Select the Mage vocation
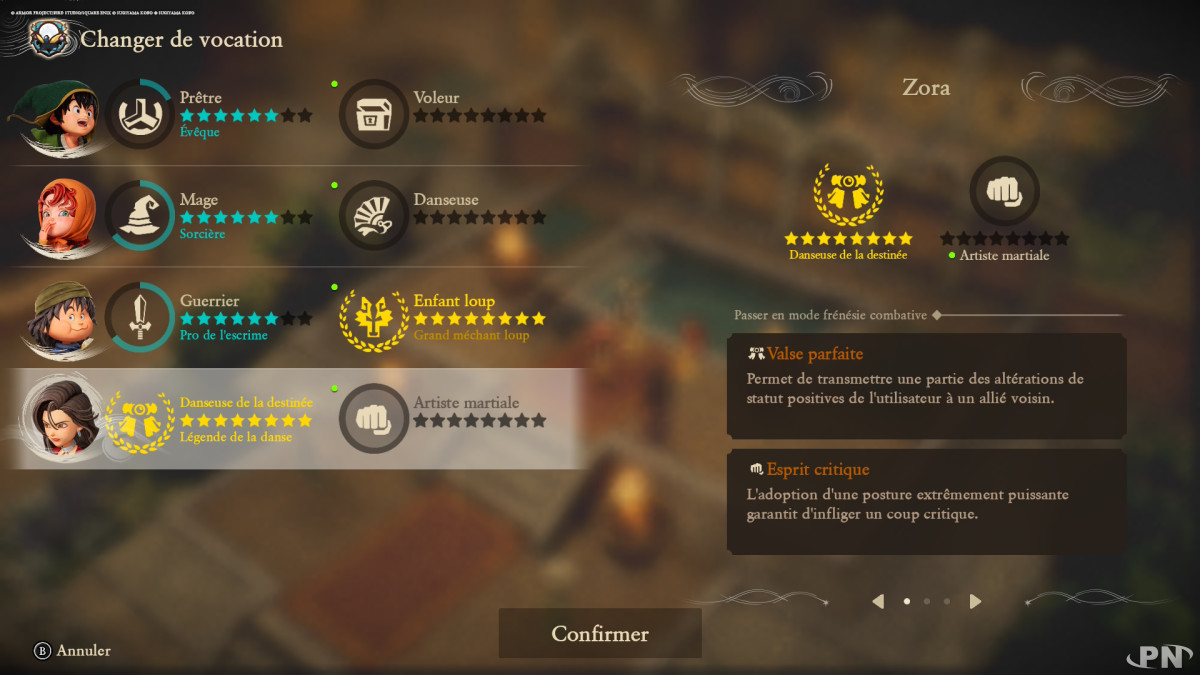Screen dimensions: 1200x675 pos(141,216)
